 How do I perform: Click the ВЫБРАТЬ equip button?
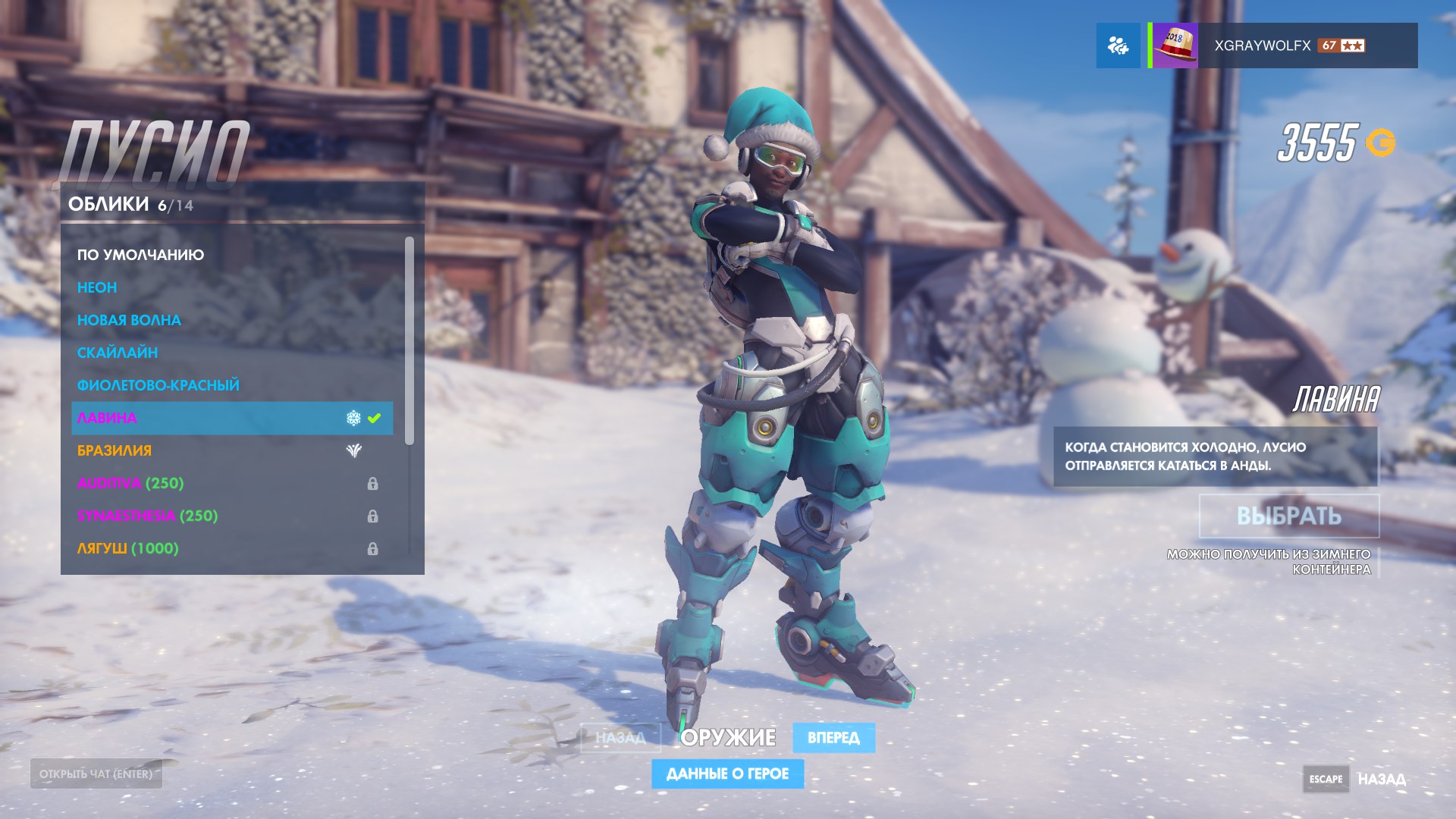point(1288,516)
